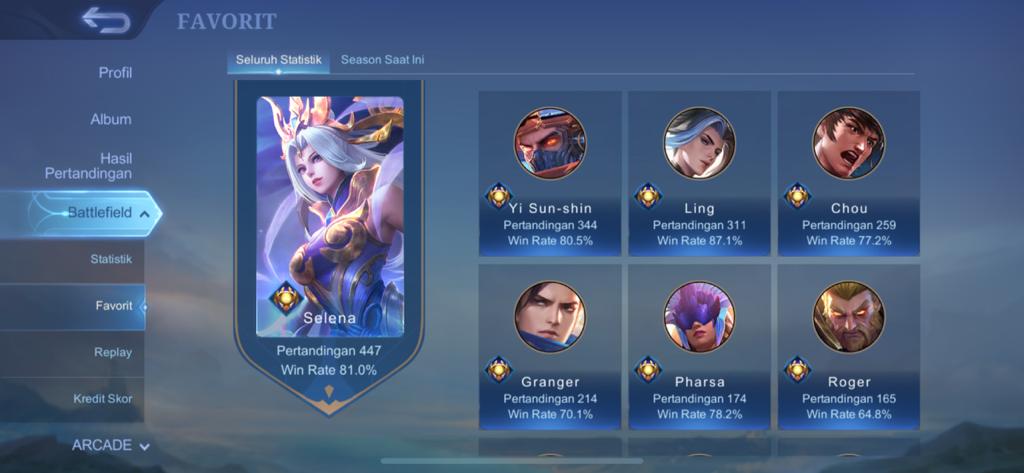Select the Roger hero card
Viewport: 1024px width, 473px height.
tap(848, 346)
